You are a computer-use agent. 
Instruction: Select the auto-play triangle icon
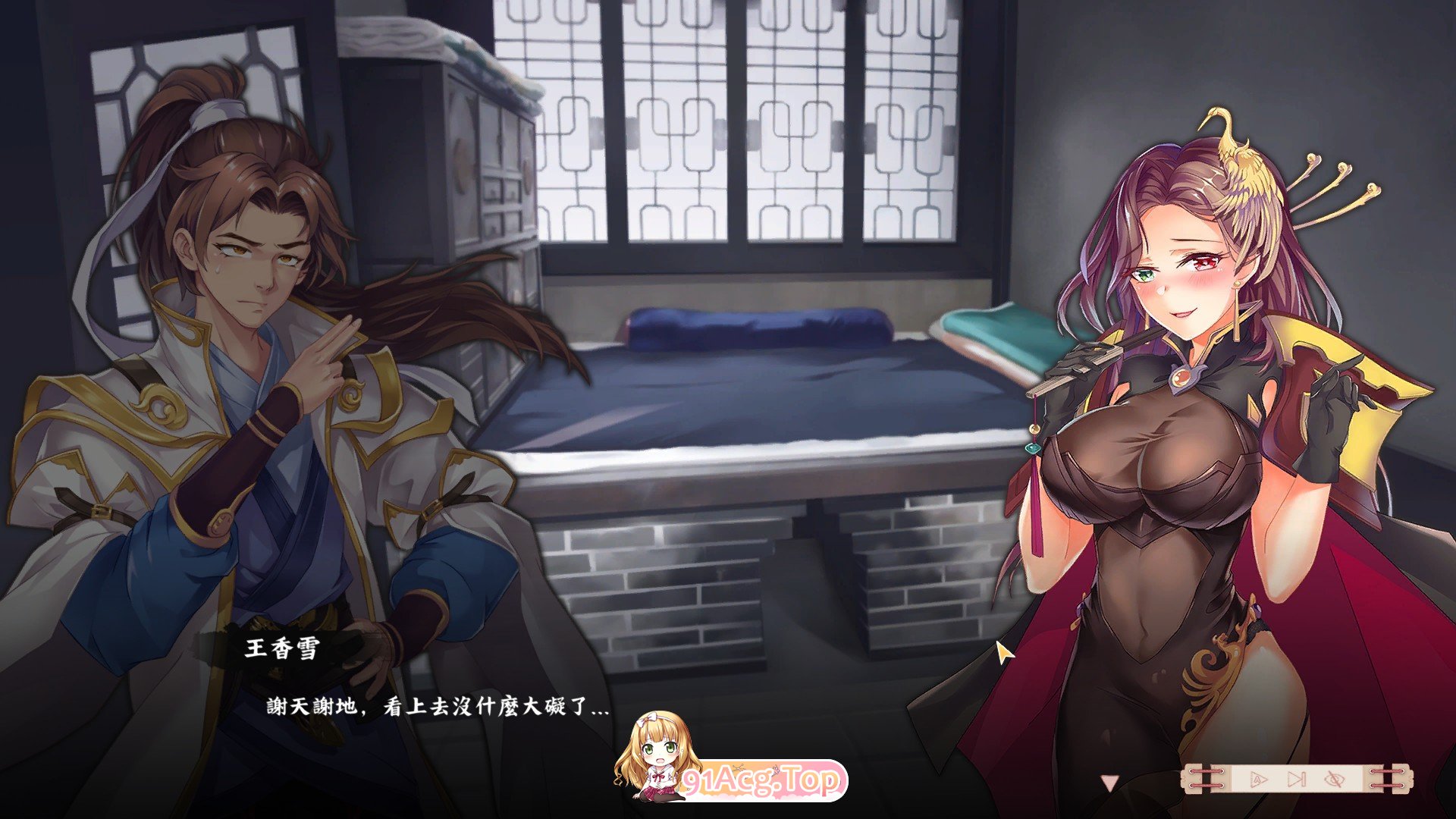coord(1257,778)
